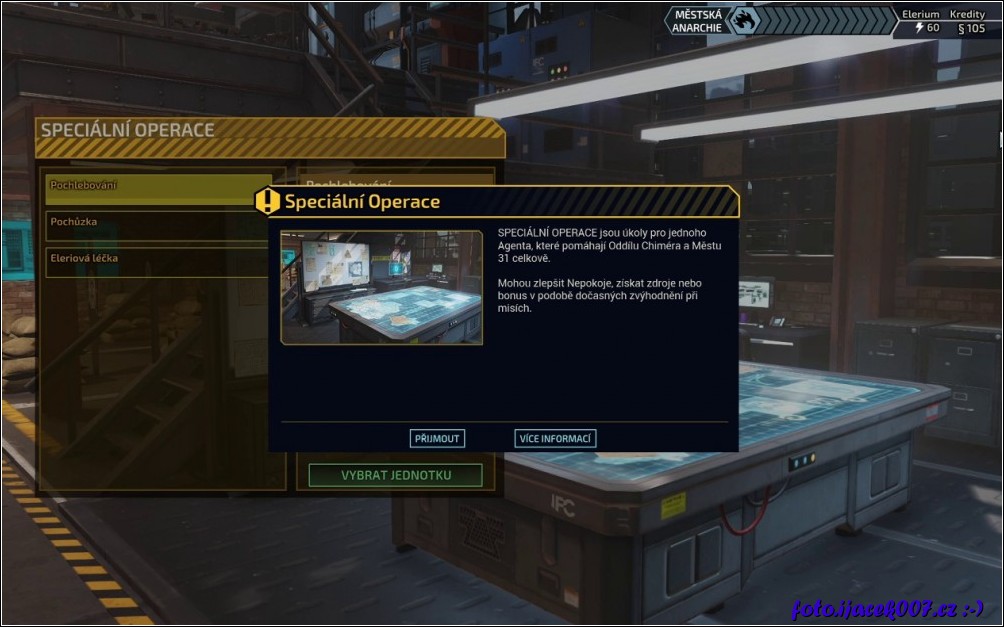Open VÍCE INFORMACÍ for more details
Screen dimensions: 1004x627
[x=555, y=438]
